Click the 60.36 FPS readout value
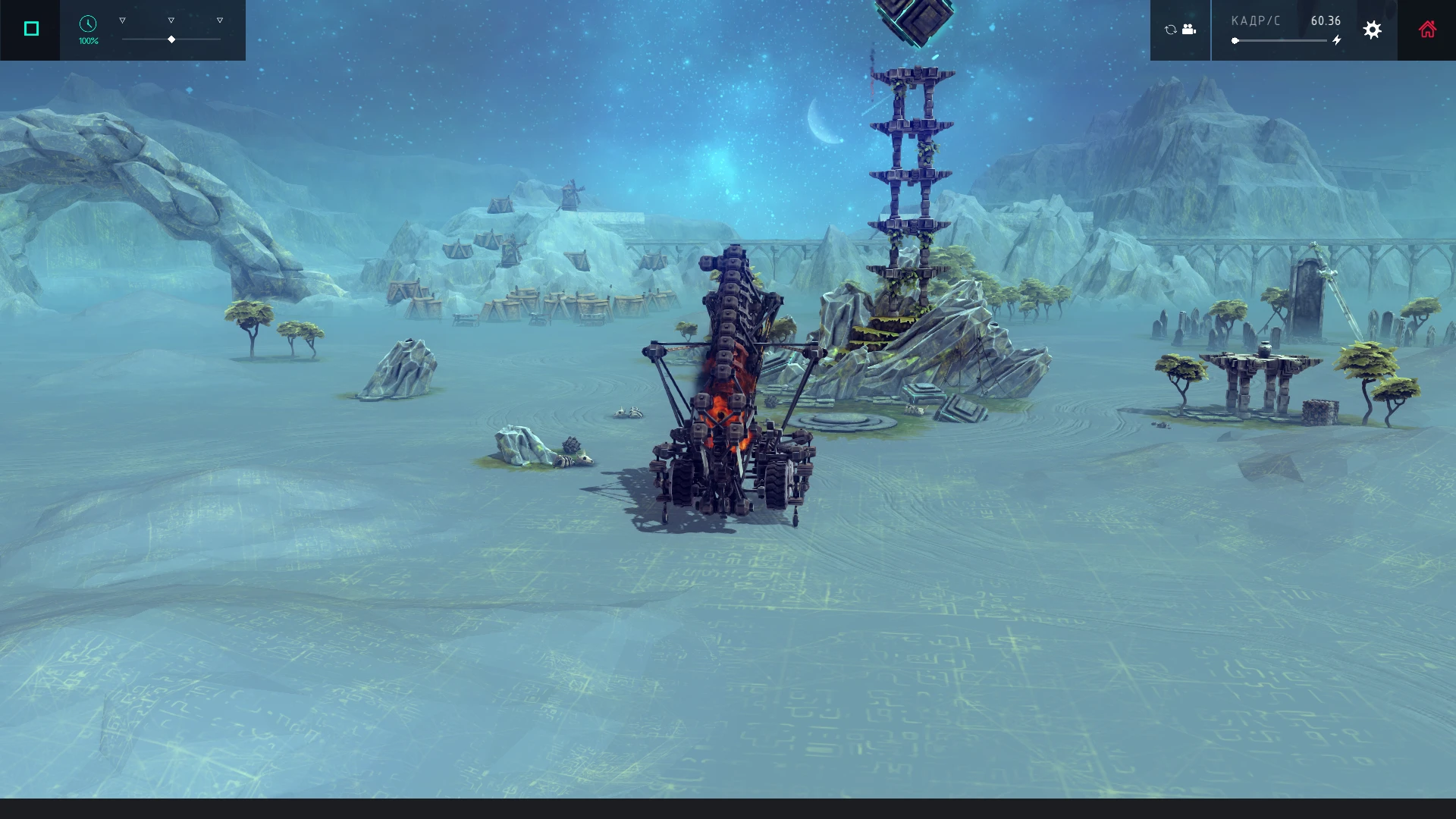The height and width of the screenshot is (819, 1456). pyautogui.click(x=1326, y=20)
